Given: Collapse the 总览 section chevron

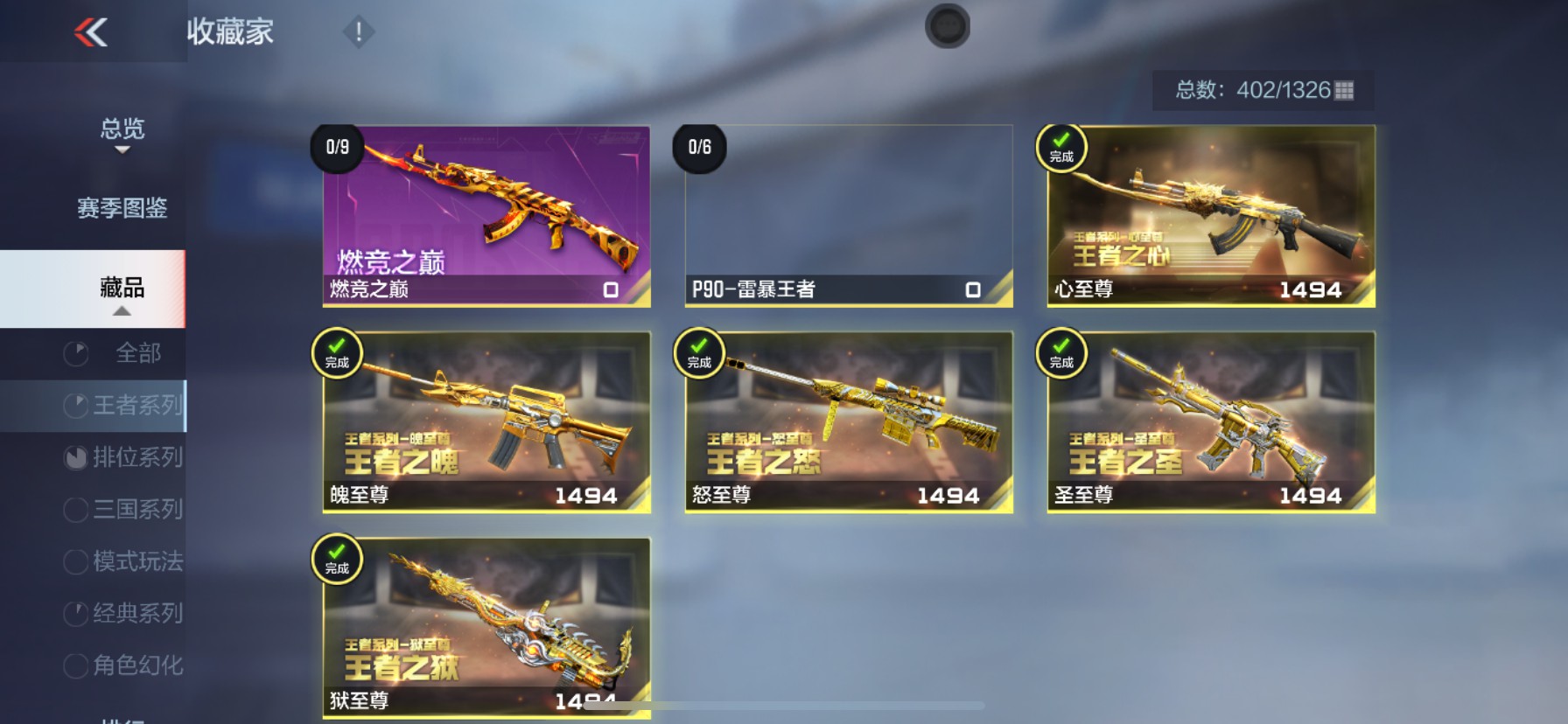Looking at the screenshot, I should pyautogui.click(x=122, y=150).
